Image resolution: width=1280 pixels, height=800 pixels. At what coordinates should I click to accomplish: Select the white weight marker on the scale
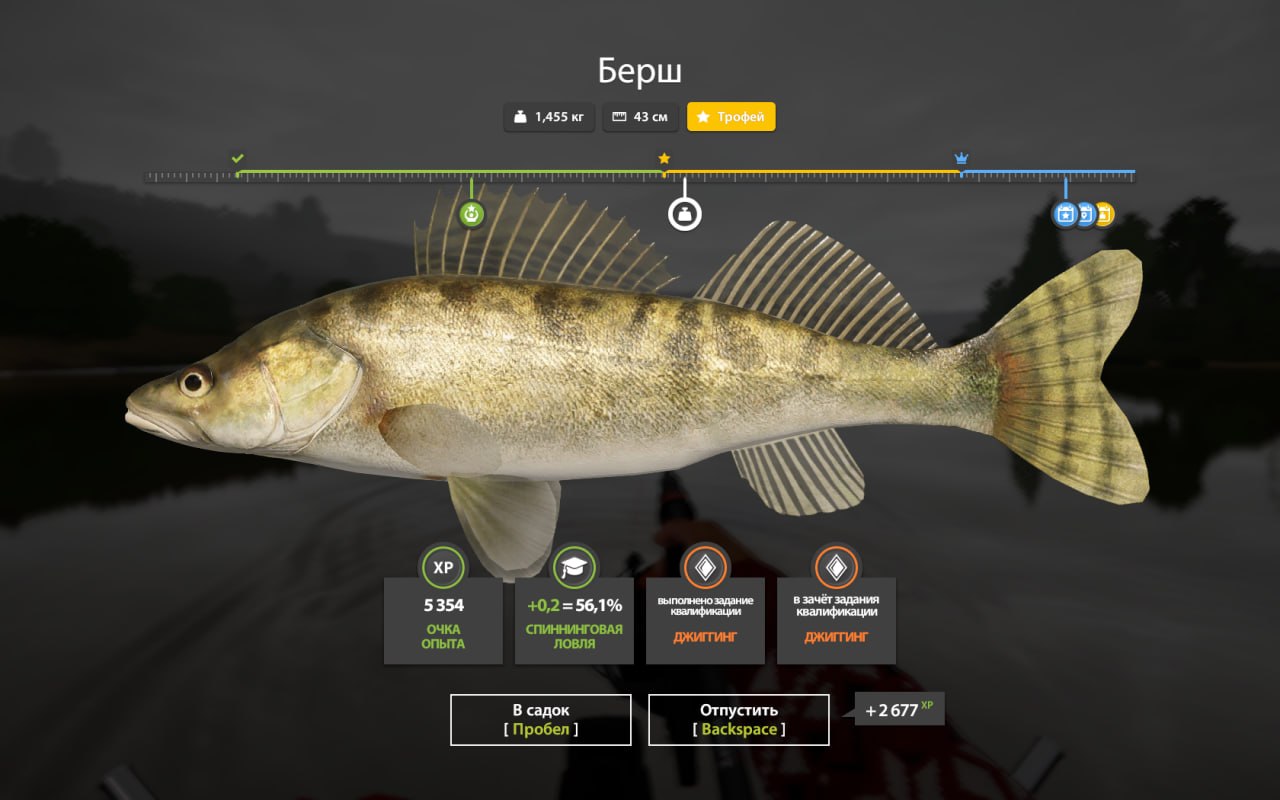tap(685, 214)
